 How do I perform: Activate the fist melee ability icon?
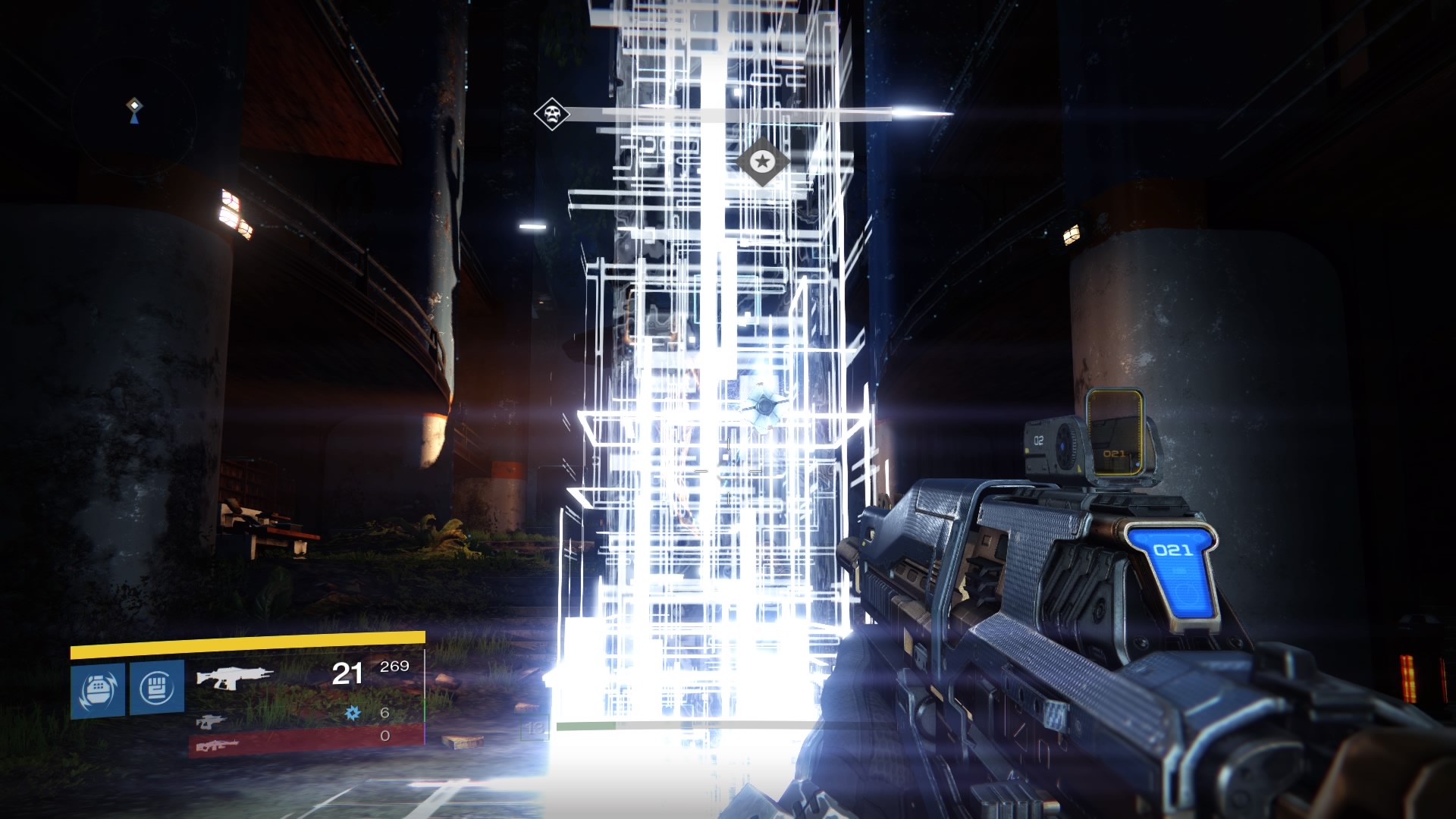pyautogui.click(x=157, y=687)
